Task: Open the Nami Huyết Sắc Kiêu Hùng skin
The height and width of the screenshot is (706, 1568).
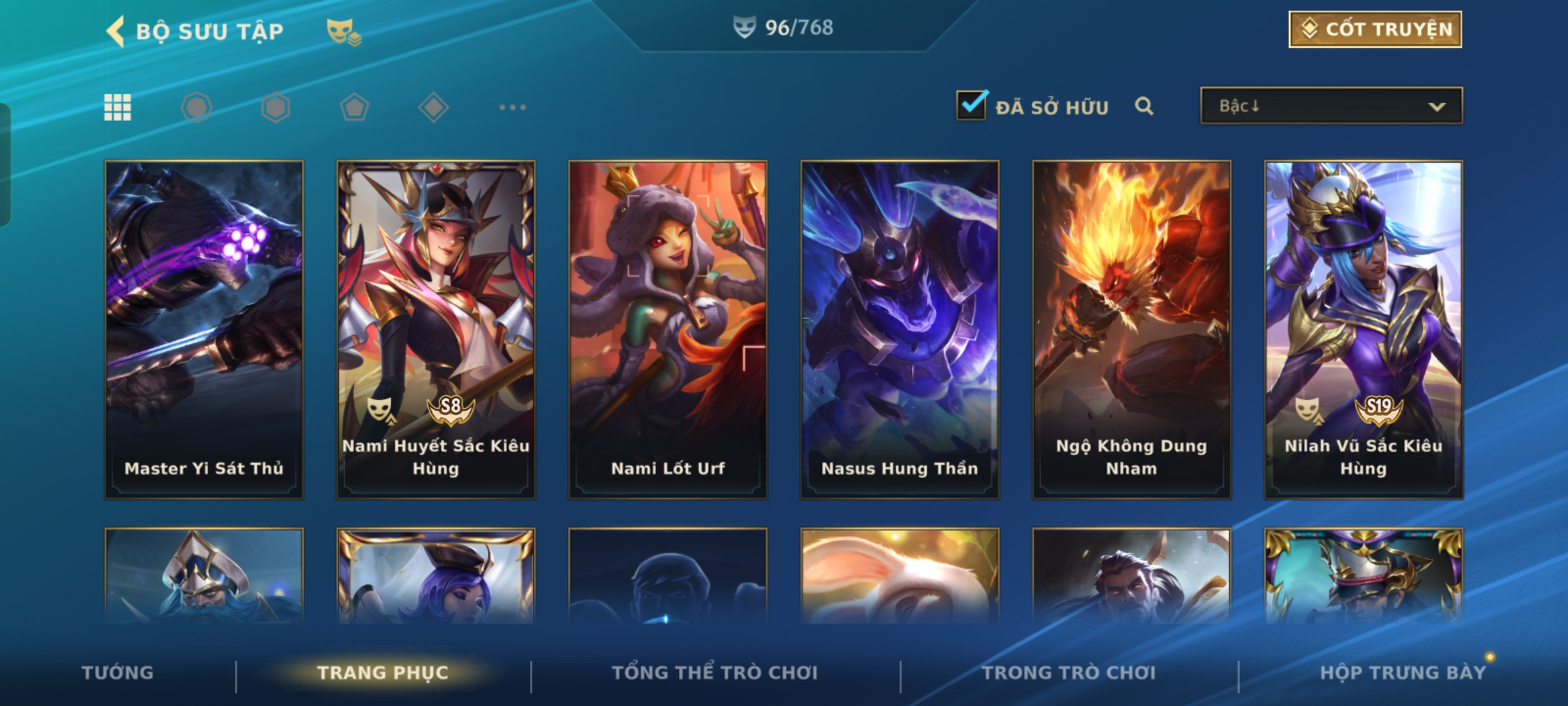Action: coord(436,329)
